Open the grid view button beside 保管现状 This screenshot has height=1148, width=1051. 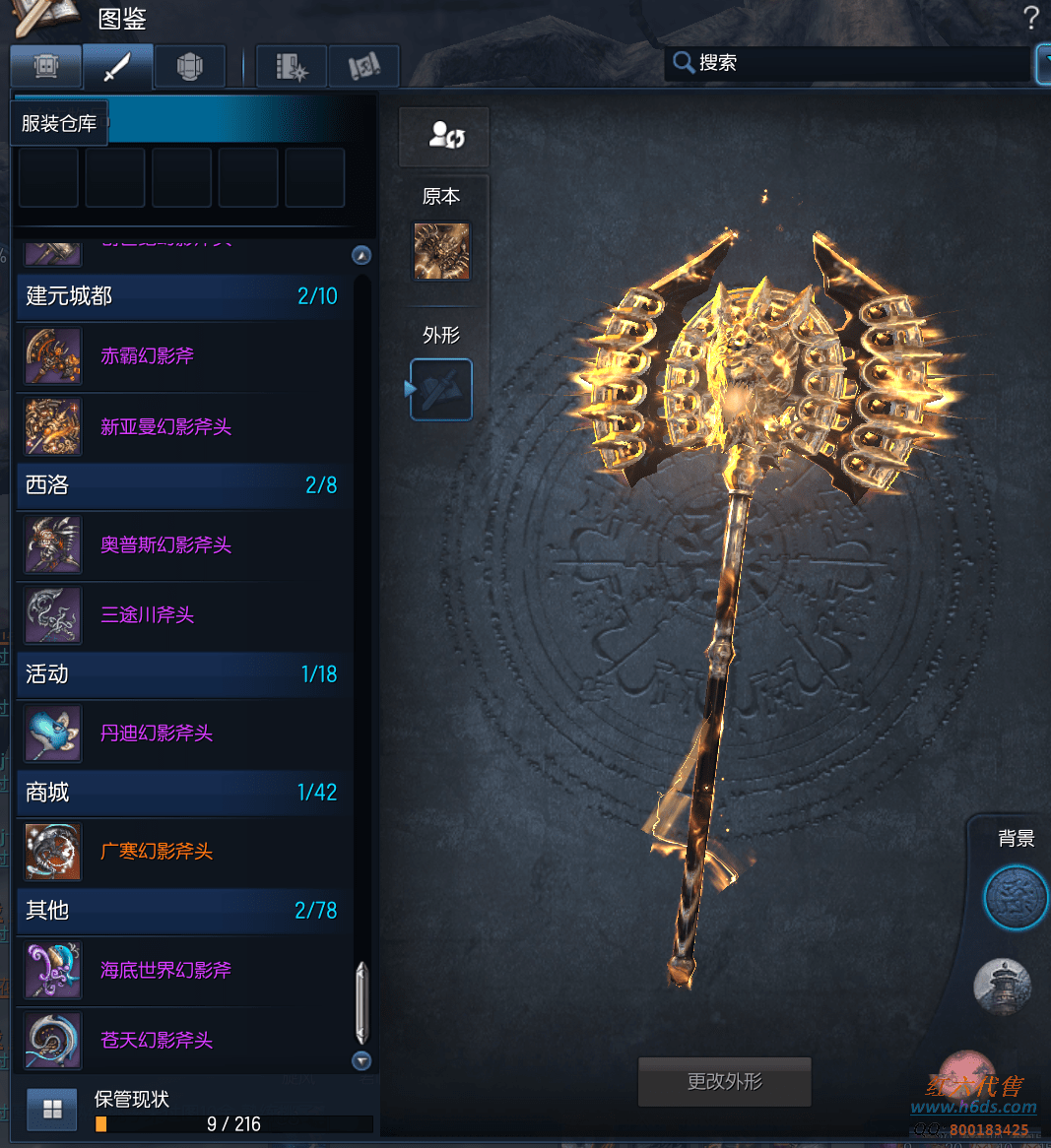(52, 1111)
